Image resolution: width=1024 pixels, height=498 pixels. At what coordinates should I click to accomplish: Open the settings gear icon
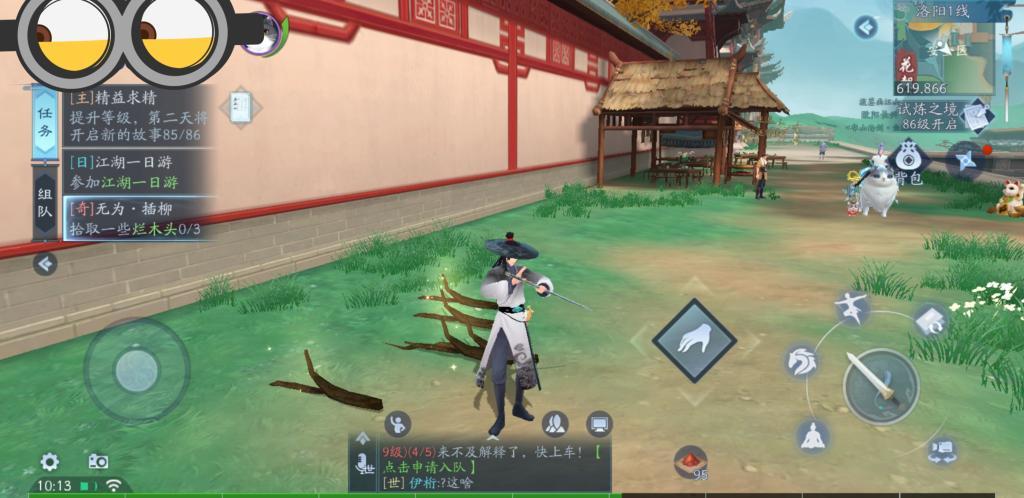click(49, 461)
